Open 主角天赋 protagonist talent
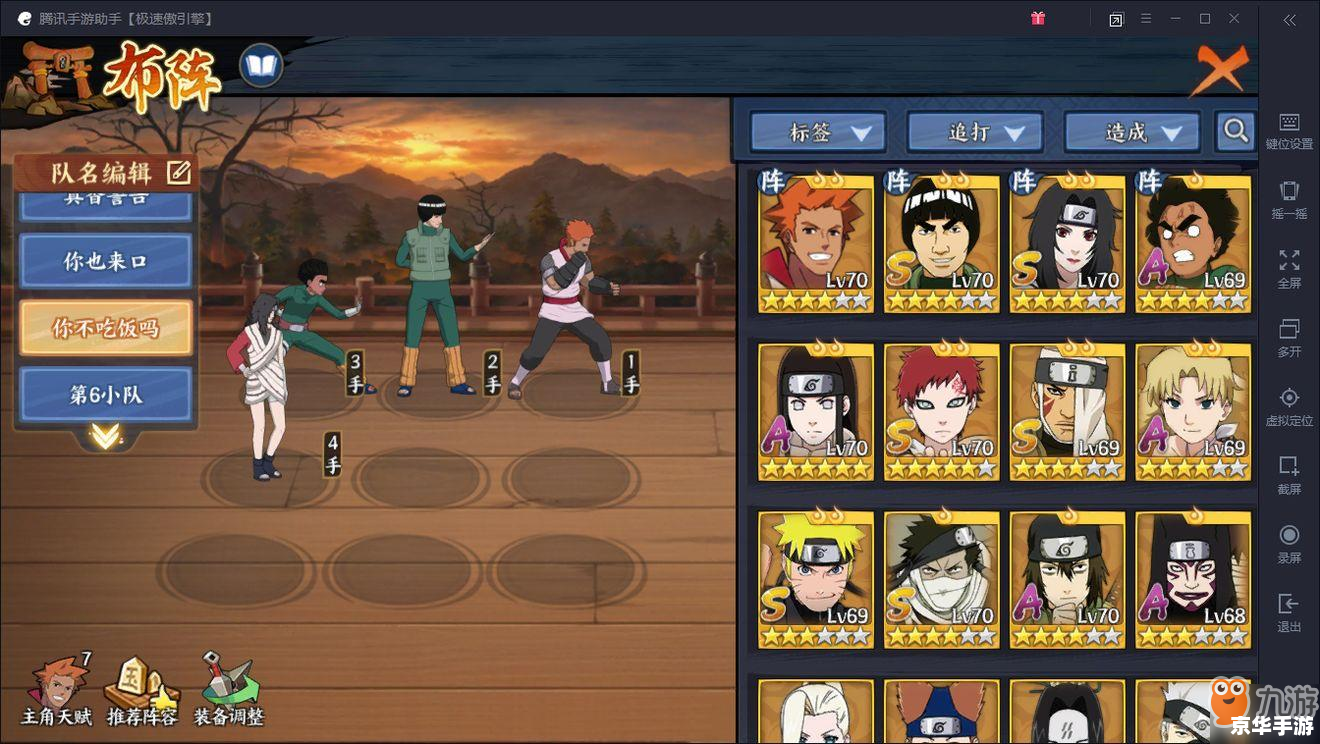 (57, 691)
